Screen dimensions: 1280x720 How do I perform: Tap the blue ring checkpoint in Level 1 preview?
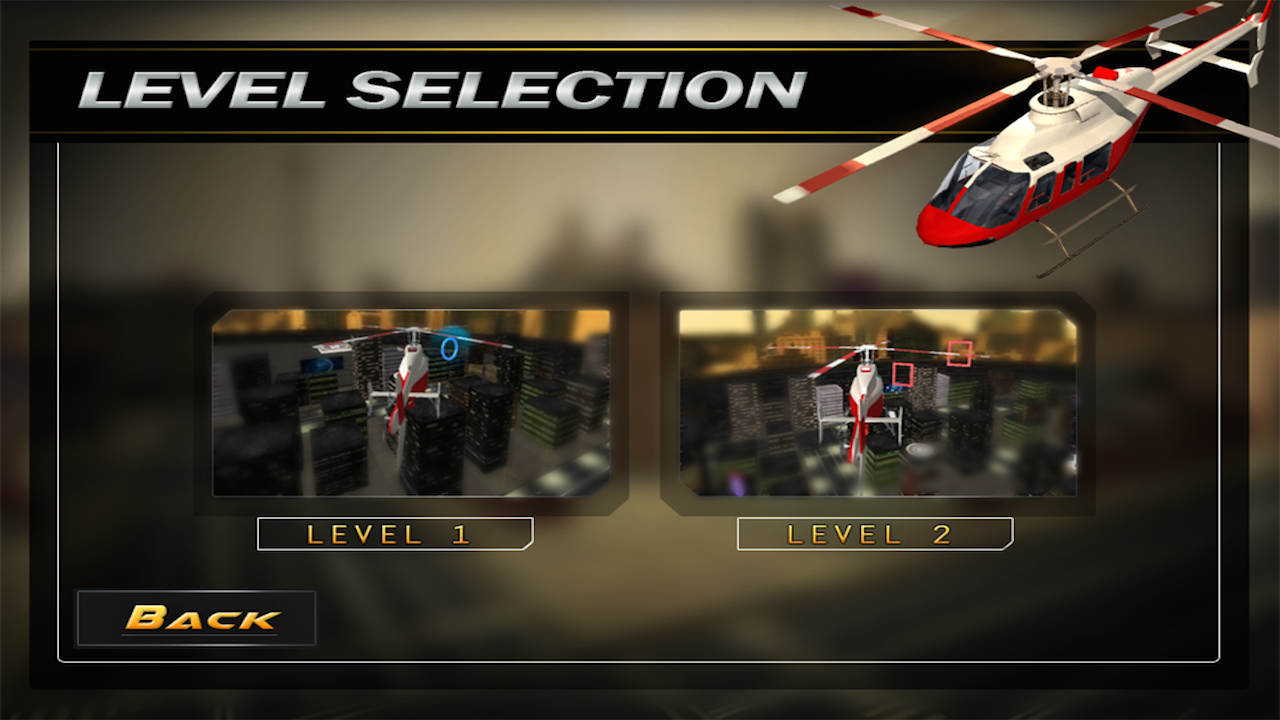click(x=449, y=349)
